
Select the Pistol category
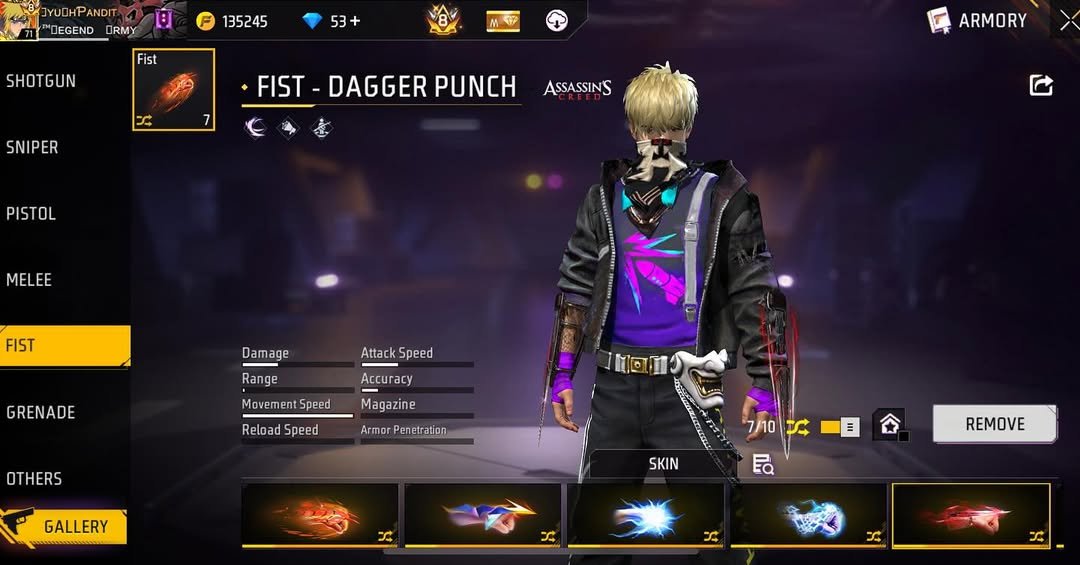(x=31, y=213)
